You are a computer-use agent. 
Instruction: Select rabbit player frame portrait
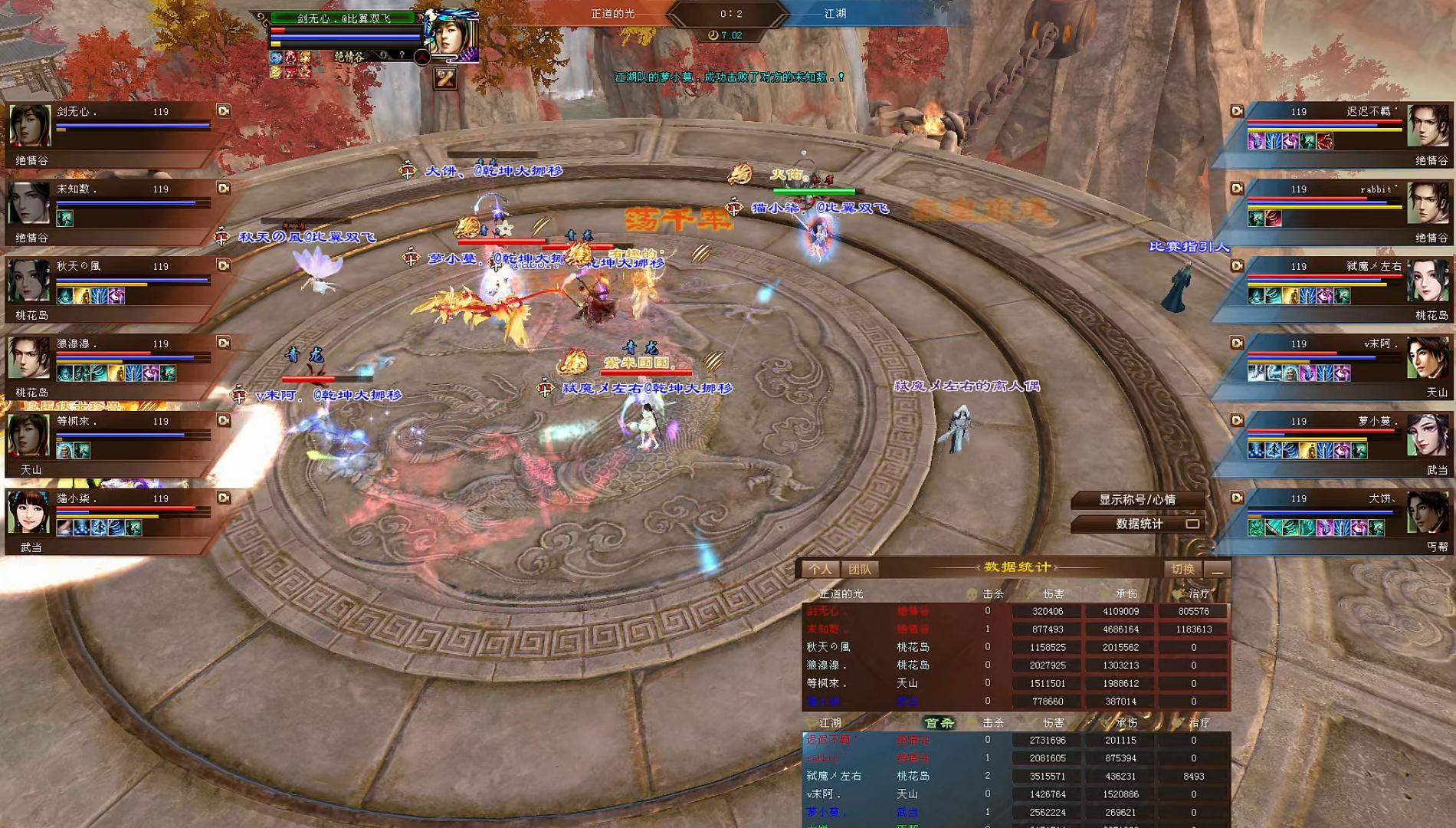point(1428,203)
